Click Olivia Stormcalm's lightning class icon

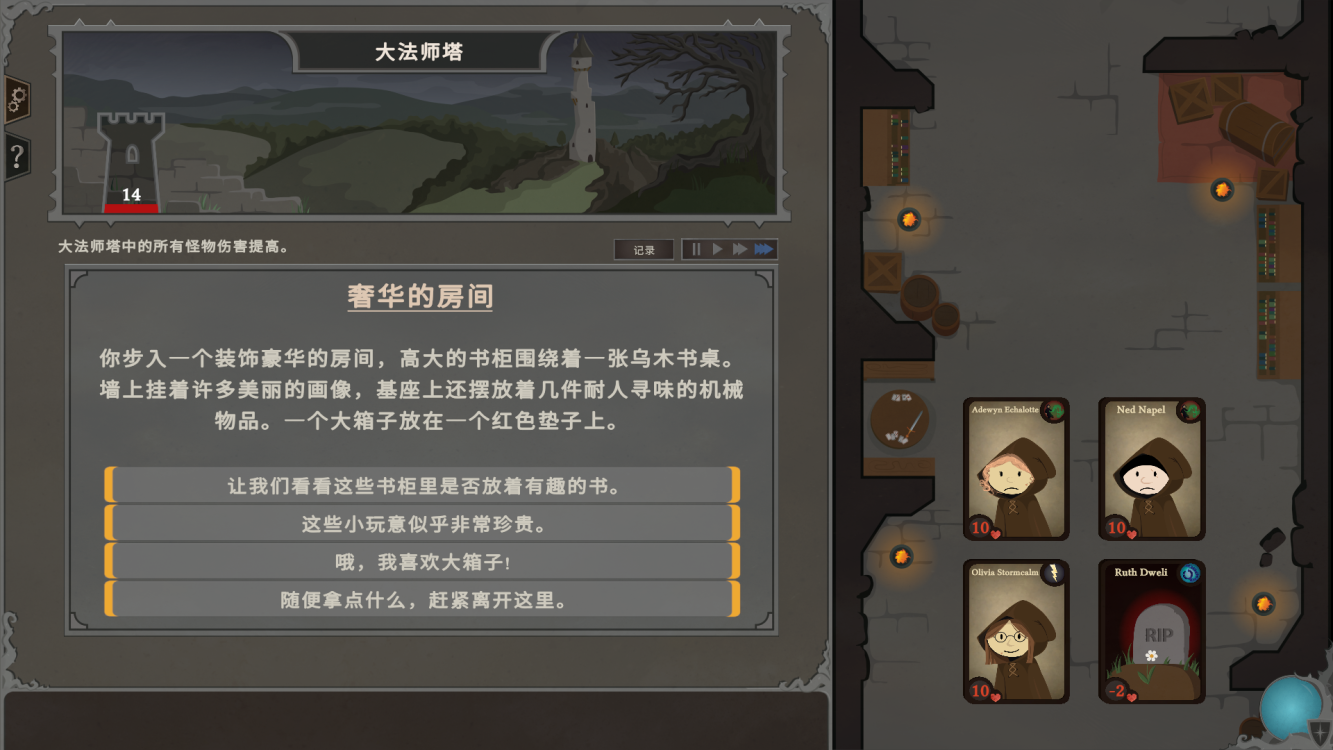1055,573
